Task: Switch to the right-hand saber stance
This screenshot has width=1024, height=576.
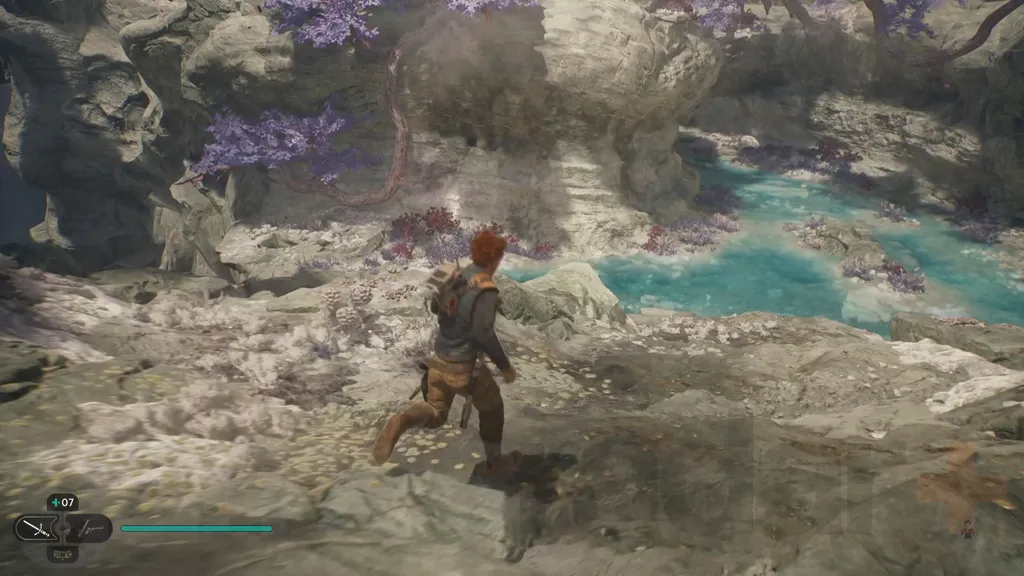Action: [x=90, y=527]
